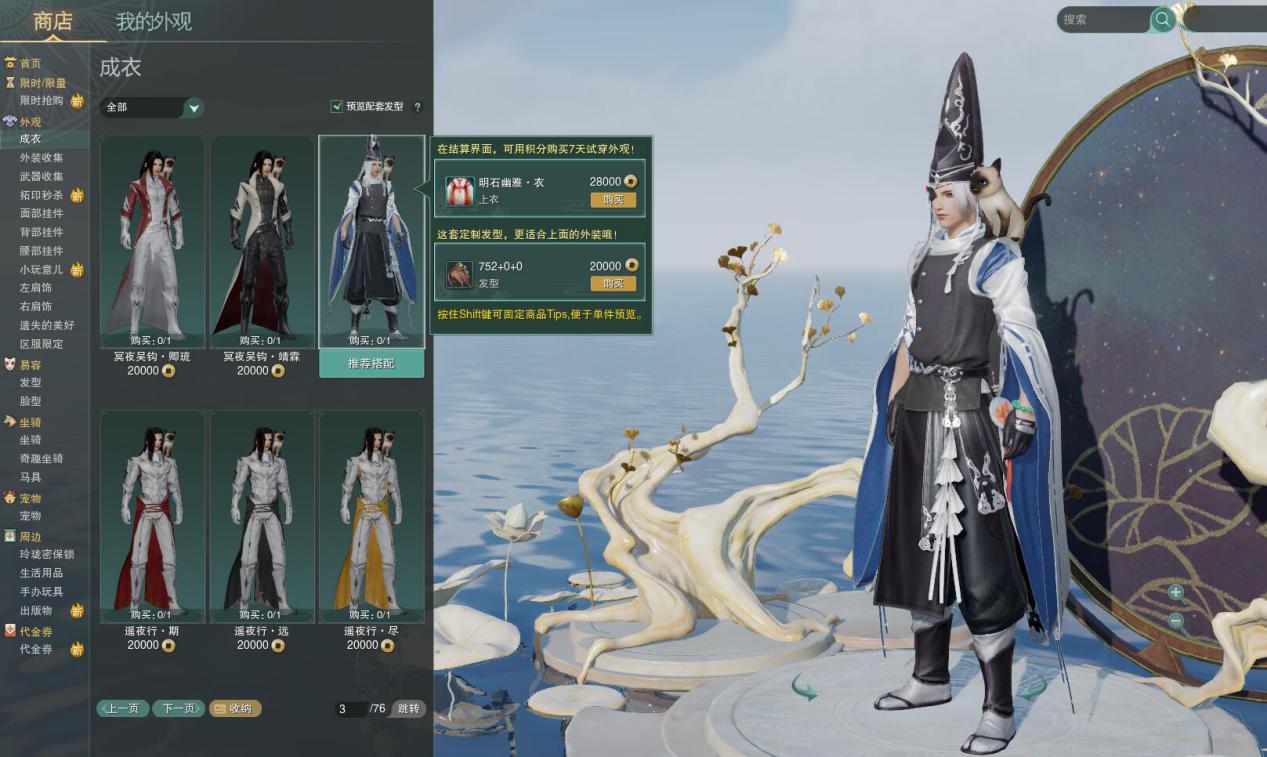Go to previous page with 上一页

pos(123,709)
